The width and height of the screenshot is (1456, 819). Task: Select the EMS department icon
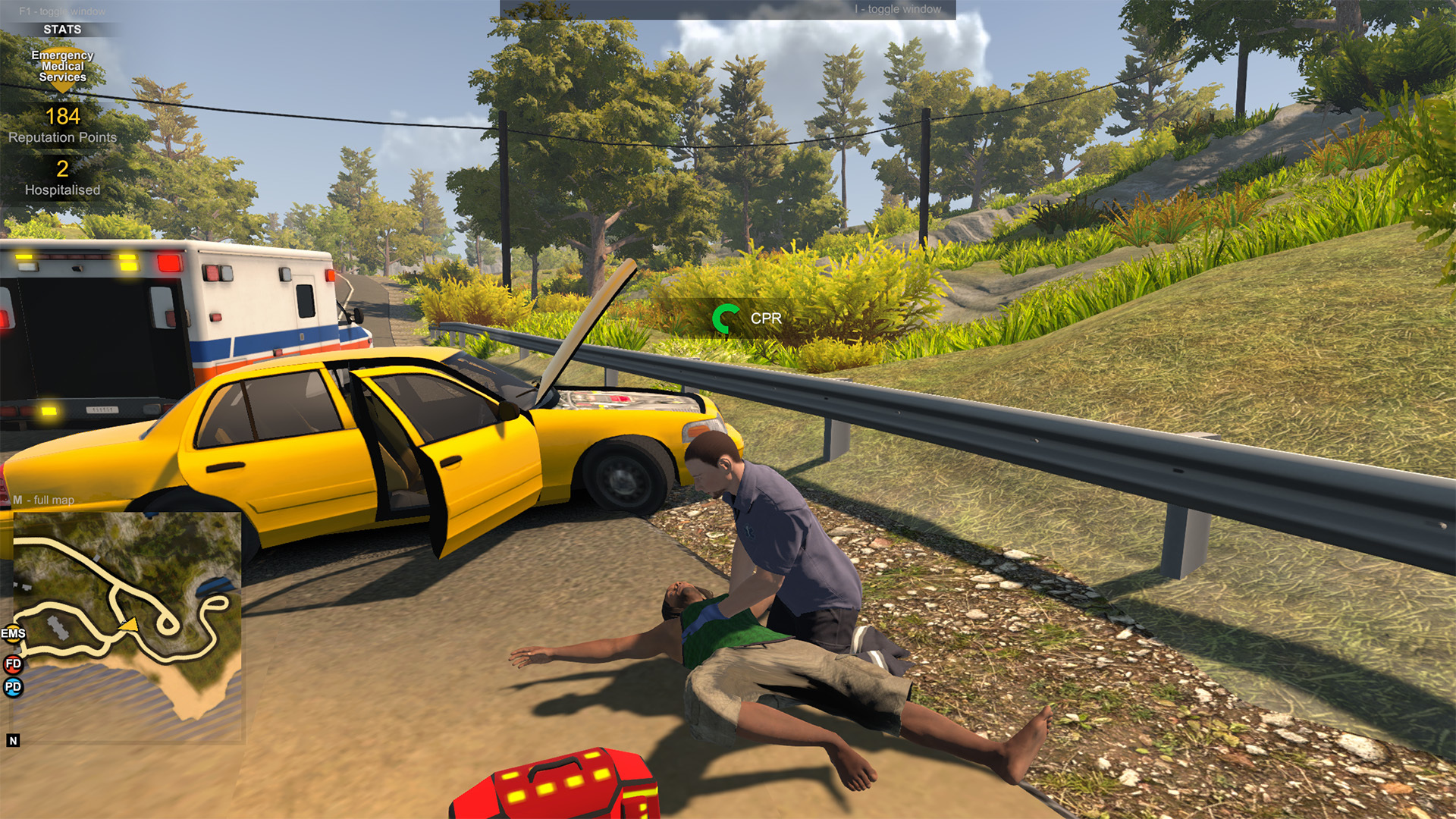(13, 633)
